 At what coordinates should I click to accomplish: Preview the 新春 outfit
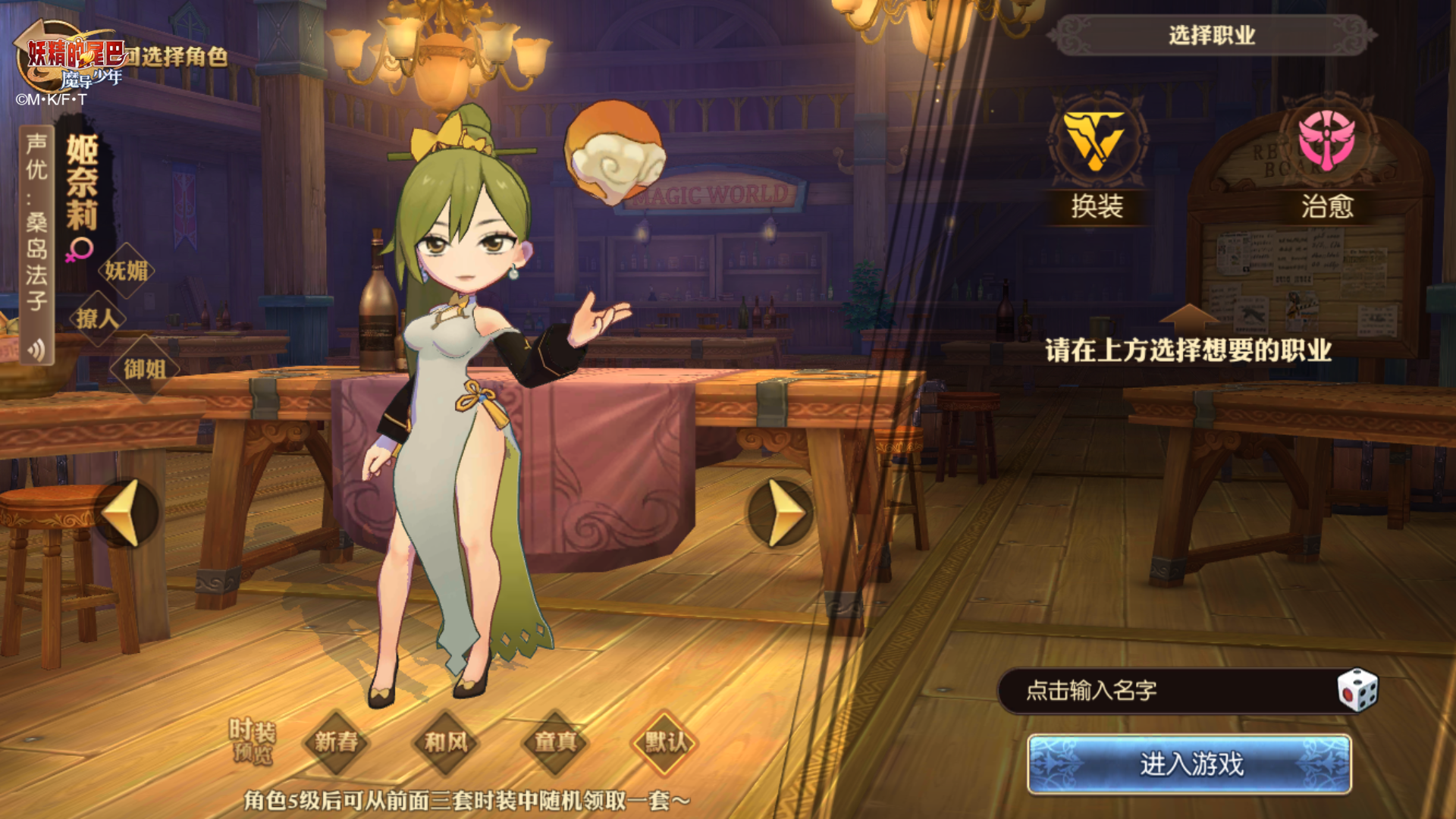[x=336, y=742]
